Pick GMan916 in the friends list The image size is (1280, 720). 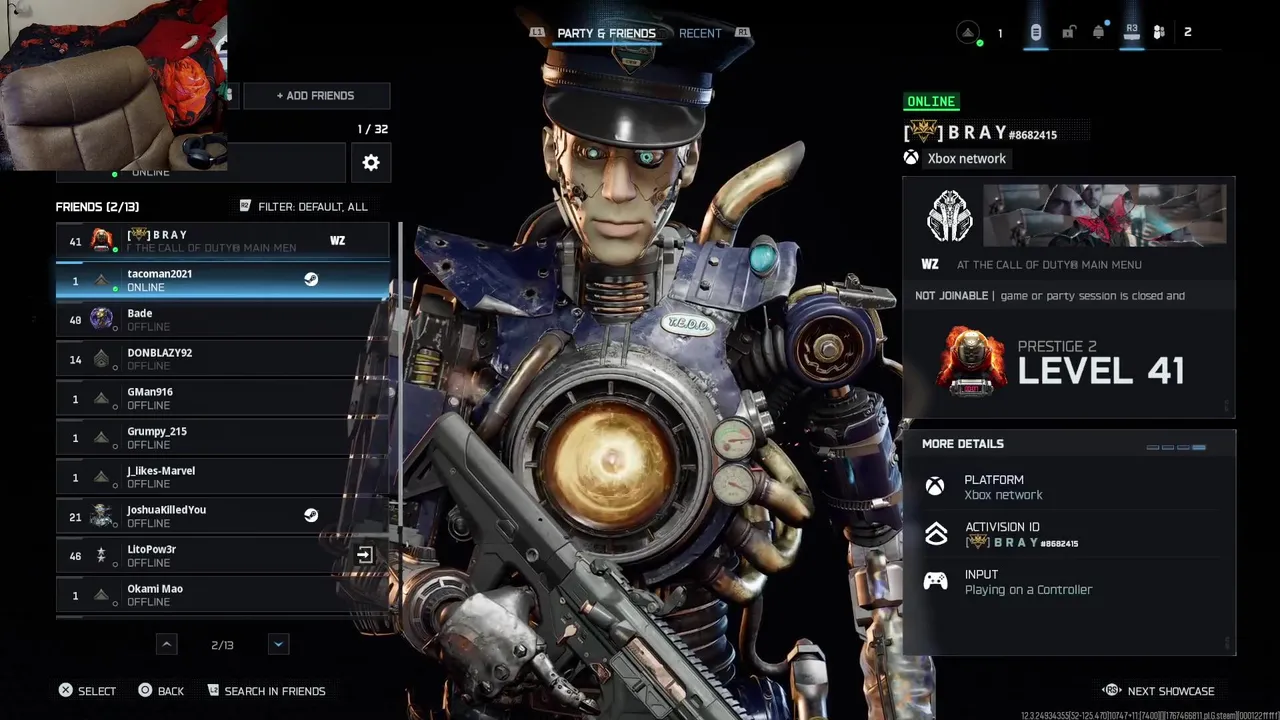coord(222,398)
